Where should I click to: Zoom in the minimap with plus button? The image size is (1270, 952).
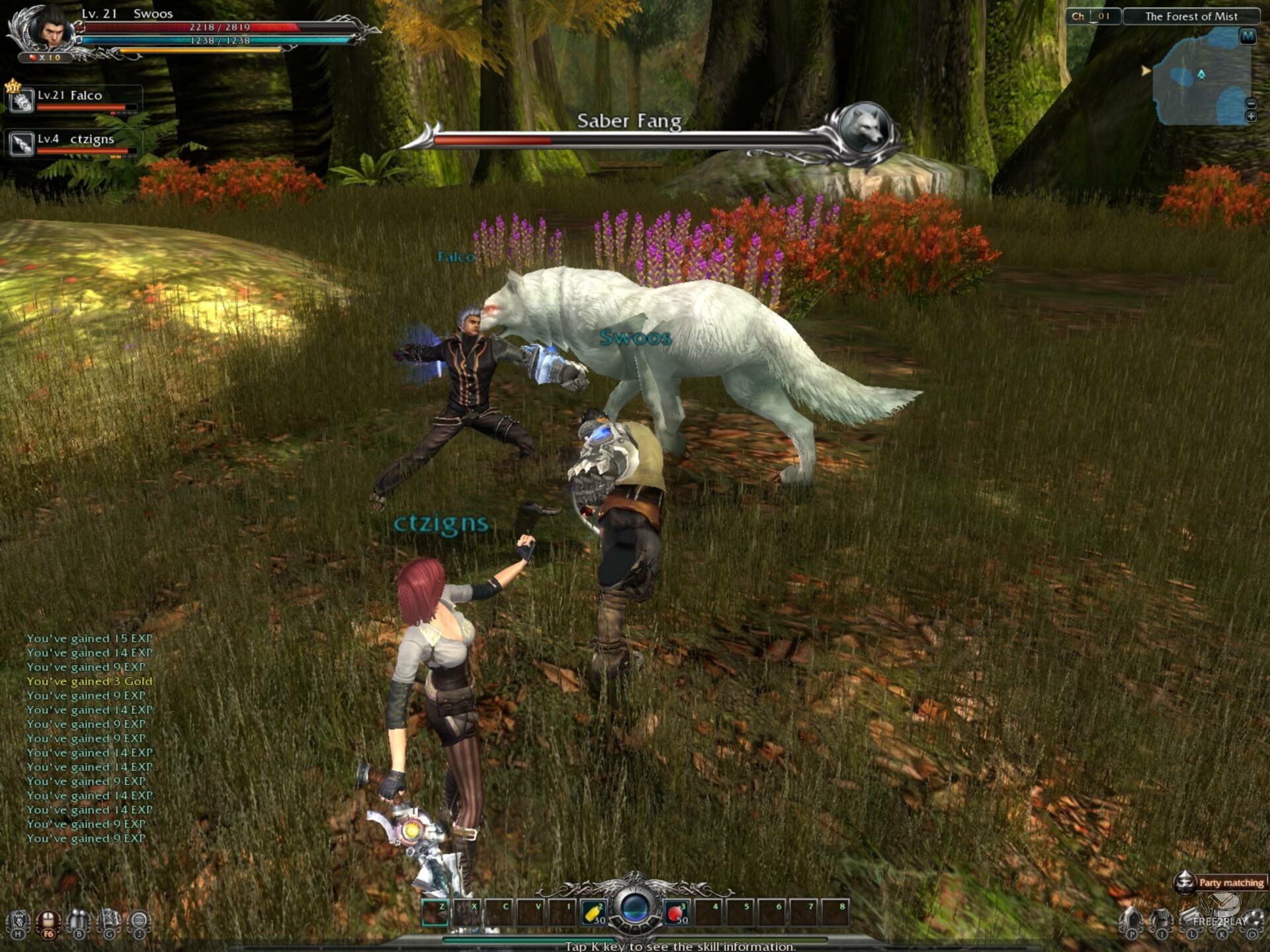pyautogui.click(x=1250, y=117)
